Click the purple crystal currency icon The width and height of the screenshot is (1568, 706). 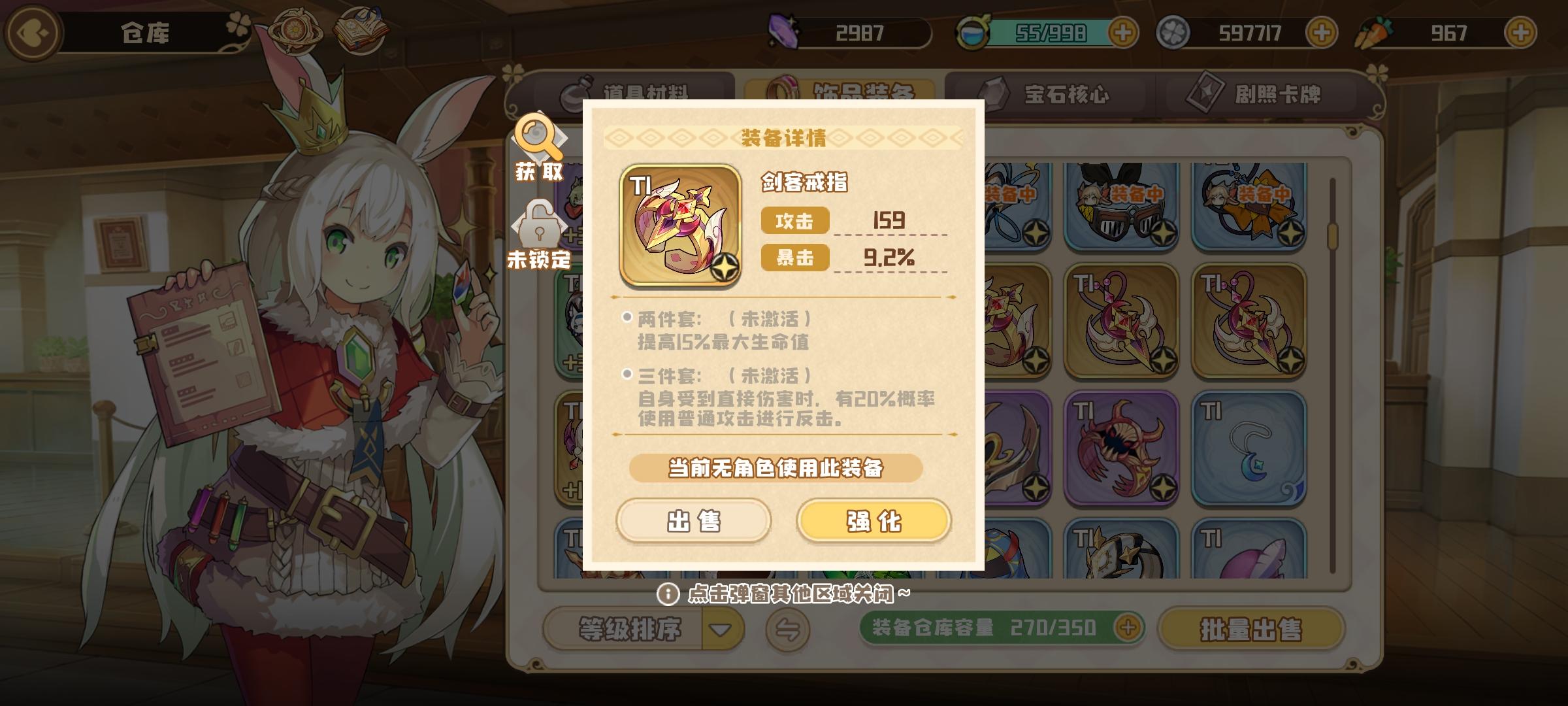783,31
